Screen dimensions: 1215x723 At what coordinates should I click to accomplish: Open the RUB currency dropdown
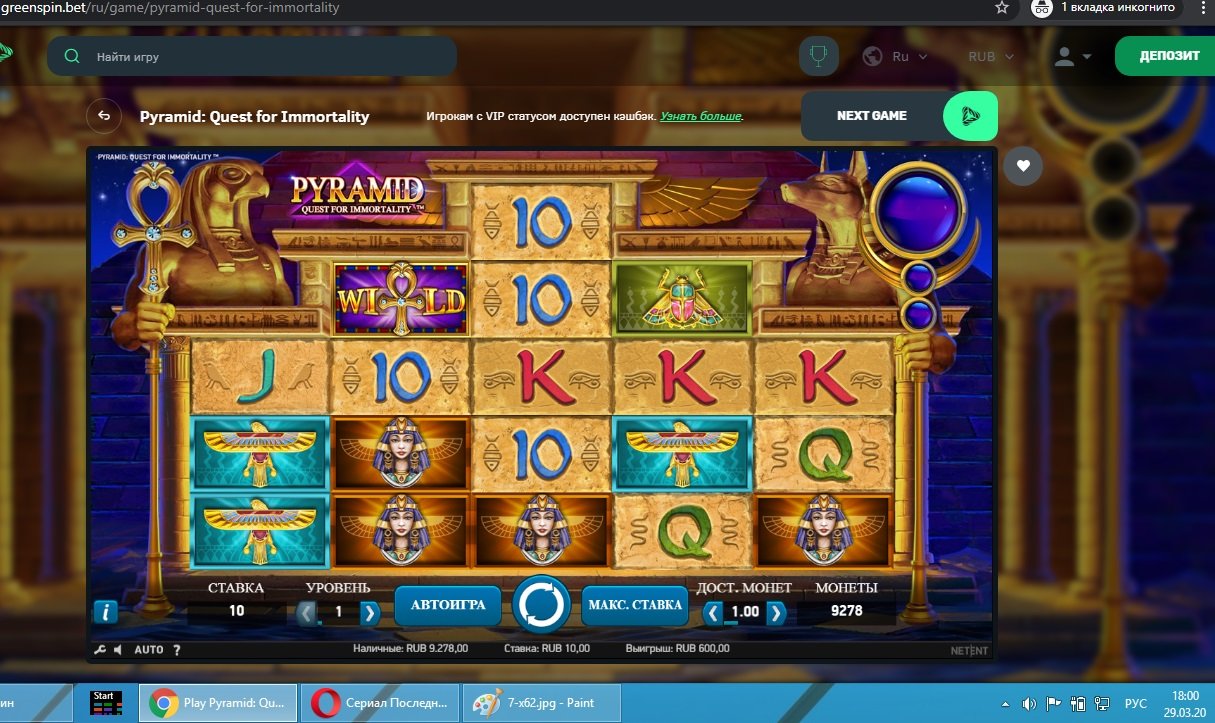point(990,57)
